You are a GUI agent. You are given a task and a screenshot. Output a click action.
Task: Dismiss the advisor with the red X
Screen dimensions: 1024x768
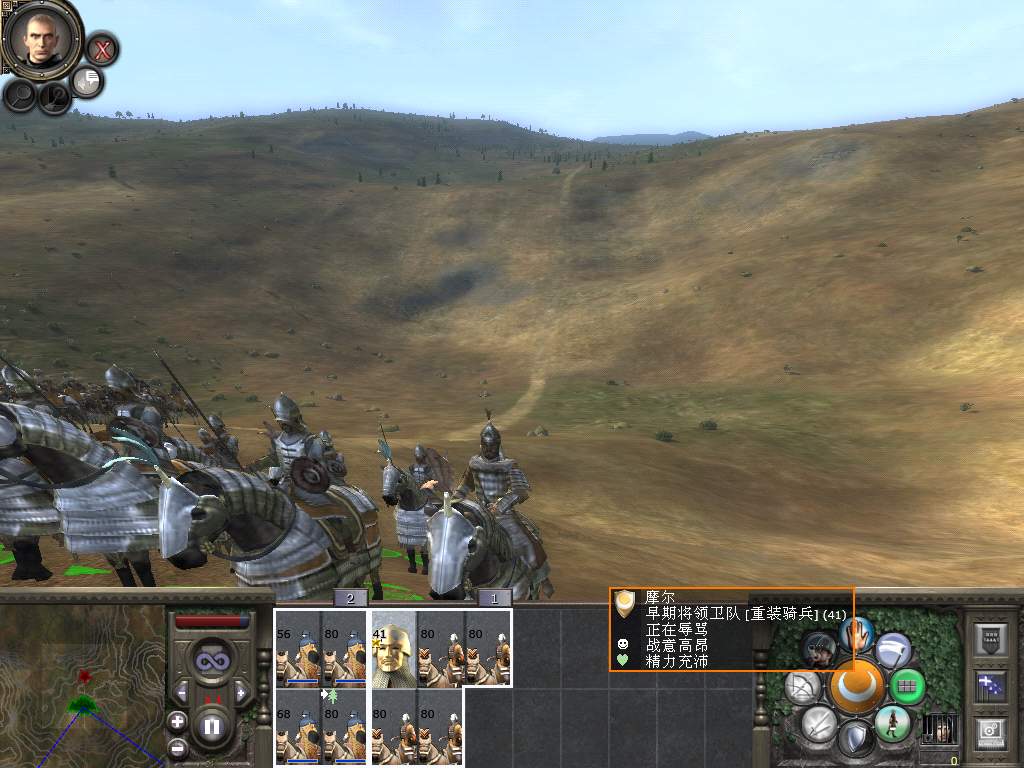tap(101, 48)
